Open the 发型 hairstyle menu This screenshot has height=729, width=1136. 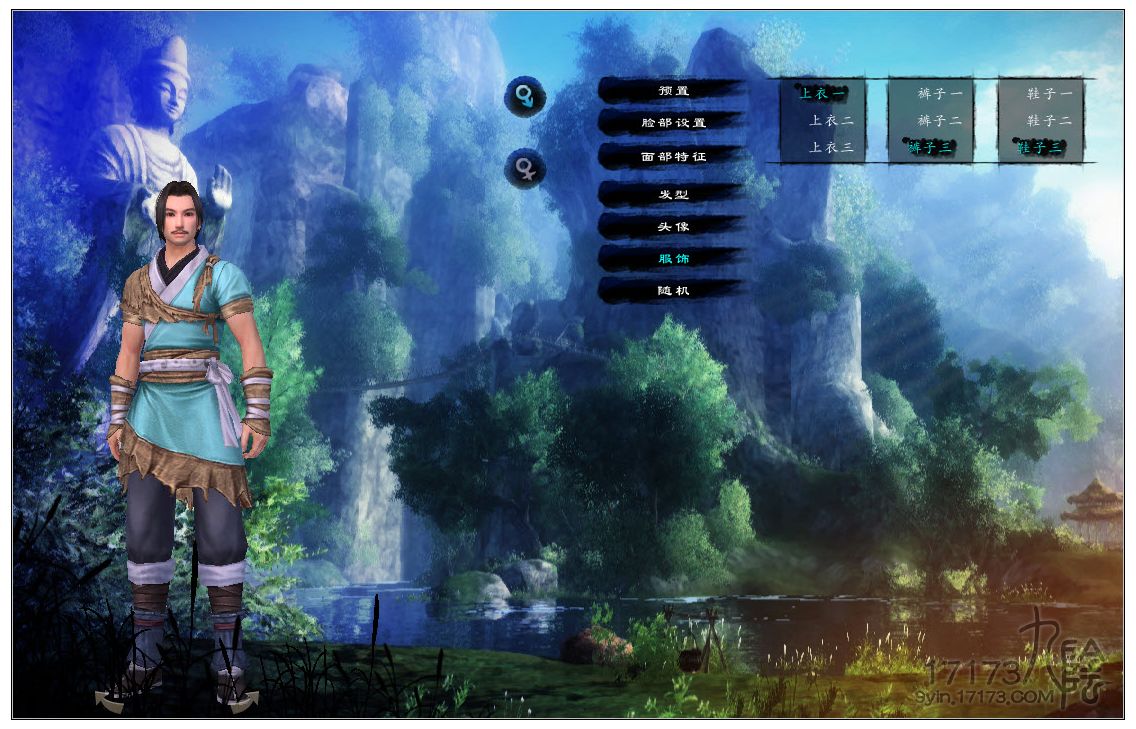673,194
